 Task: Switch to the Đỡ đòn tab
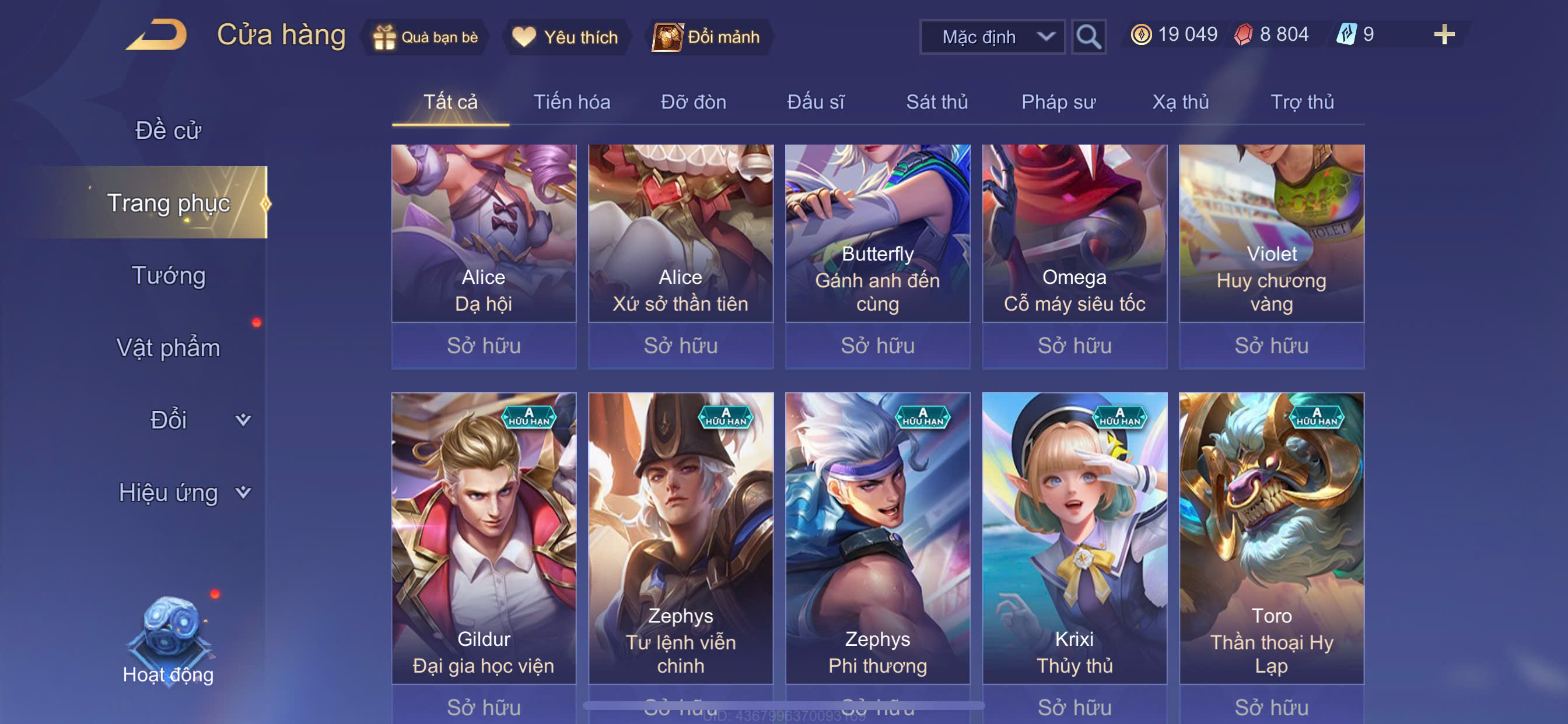coord(694,102)
